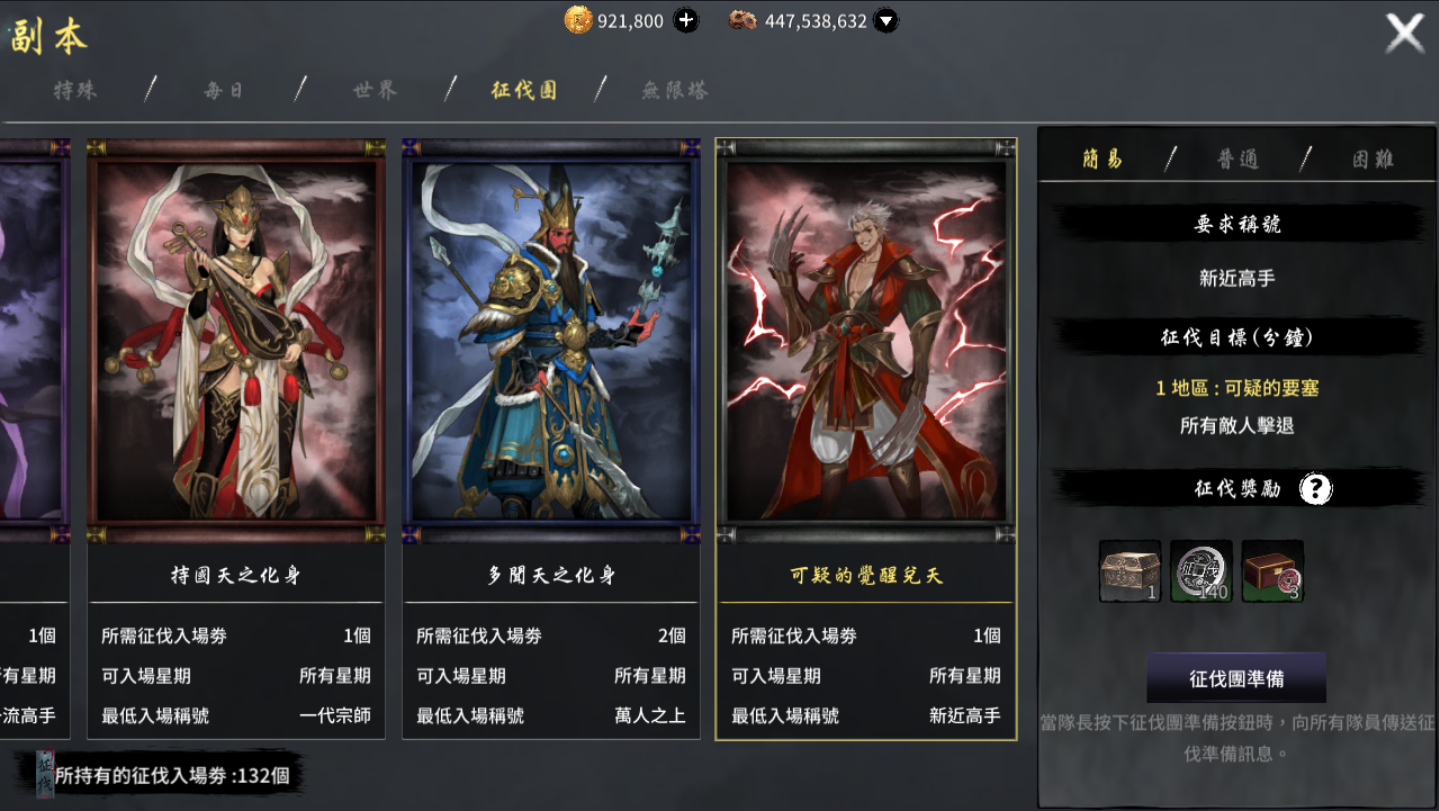Select the 持國天之化身 raid card
This screenshot has width=1439, height=811.
tap(236, 340)
